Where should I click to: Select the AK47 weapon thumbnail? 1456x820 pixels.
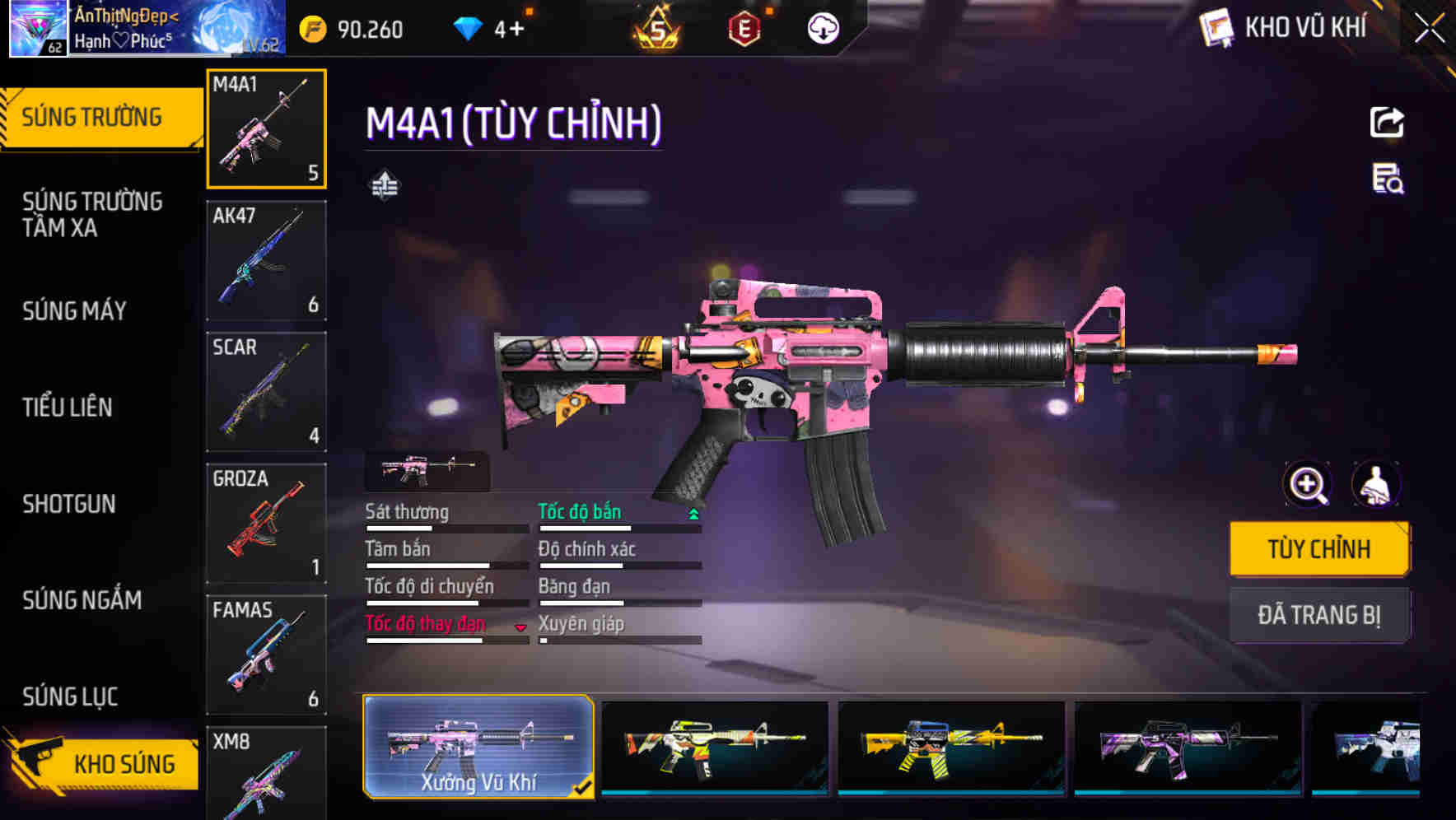265,259
